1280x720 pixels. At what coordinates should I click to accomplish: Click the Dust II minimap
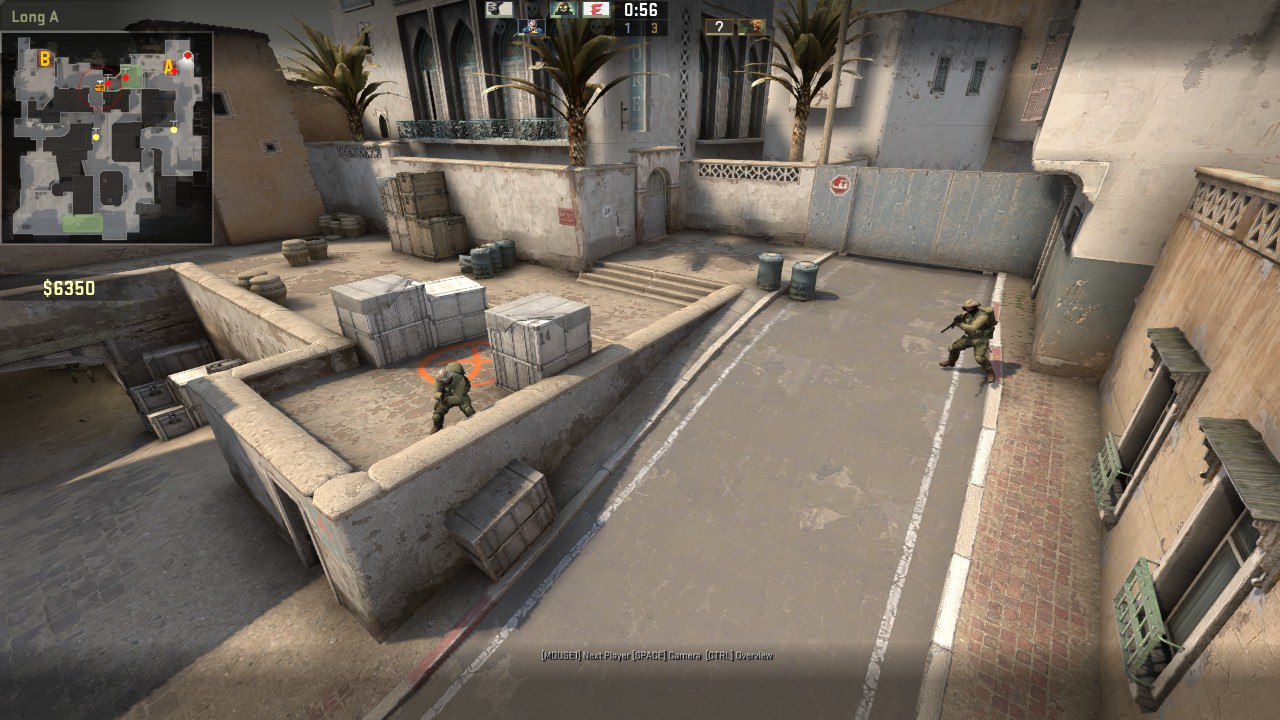(107, 138)
